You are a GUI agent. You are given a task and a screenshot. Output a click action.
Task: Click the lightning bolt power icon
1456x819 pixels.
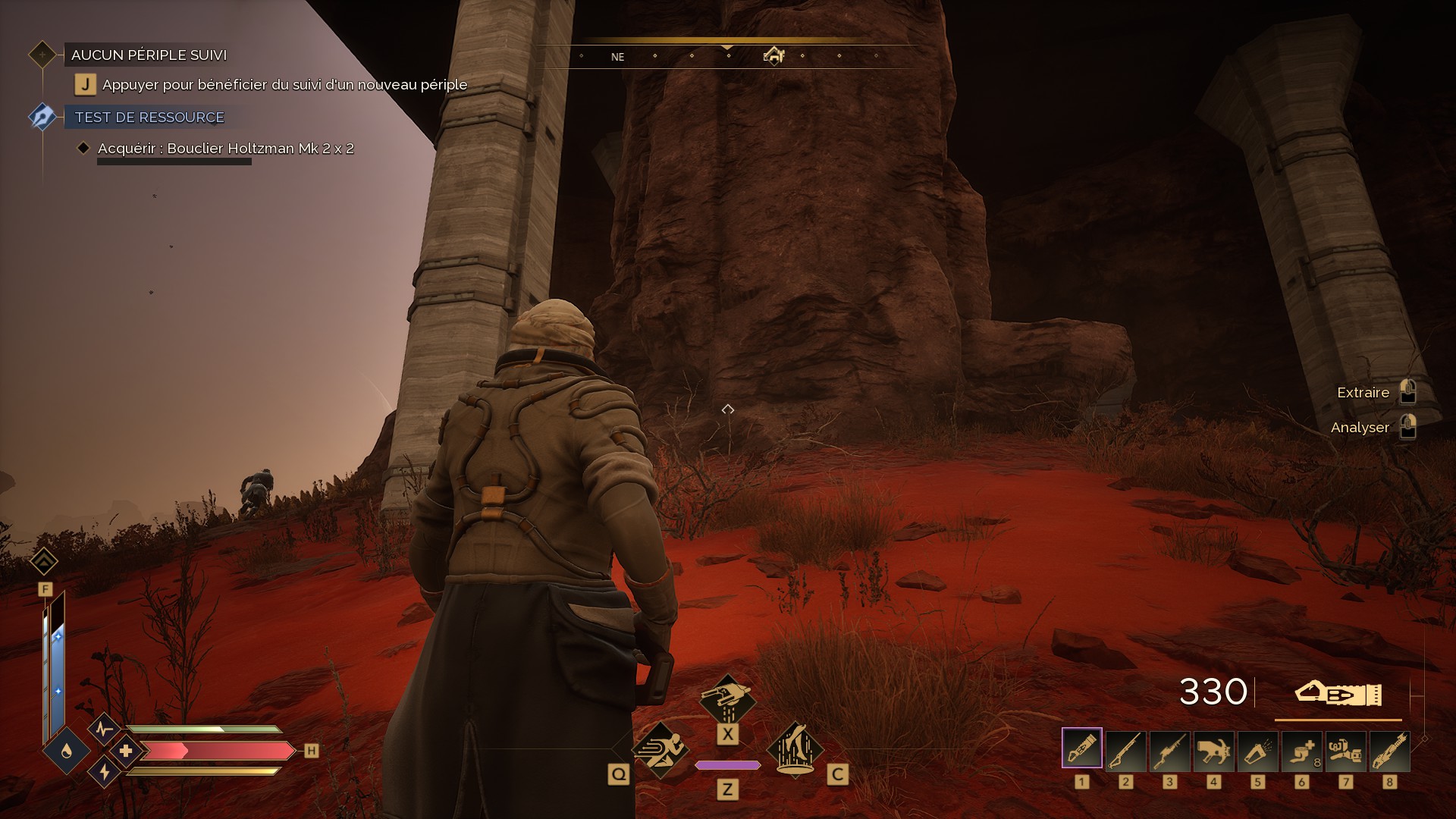104,772
